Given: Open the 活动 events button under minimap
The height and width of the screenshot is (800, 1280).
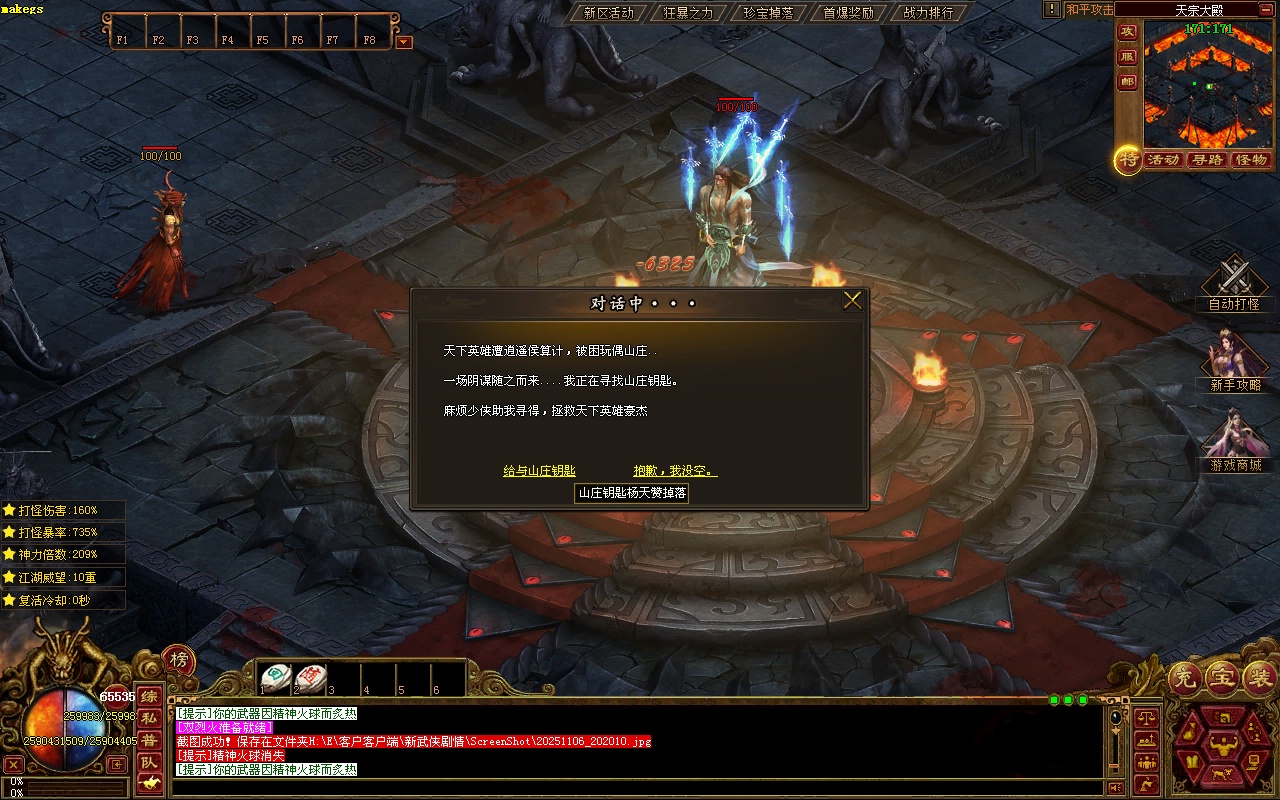Looking at the screenshot, I should [1163, 160].
